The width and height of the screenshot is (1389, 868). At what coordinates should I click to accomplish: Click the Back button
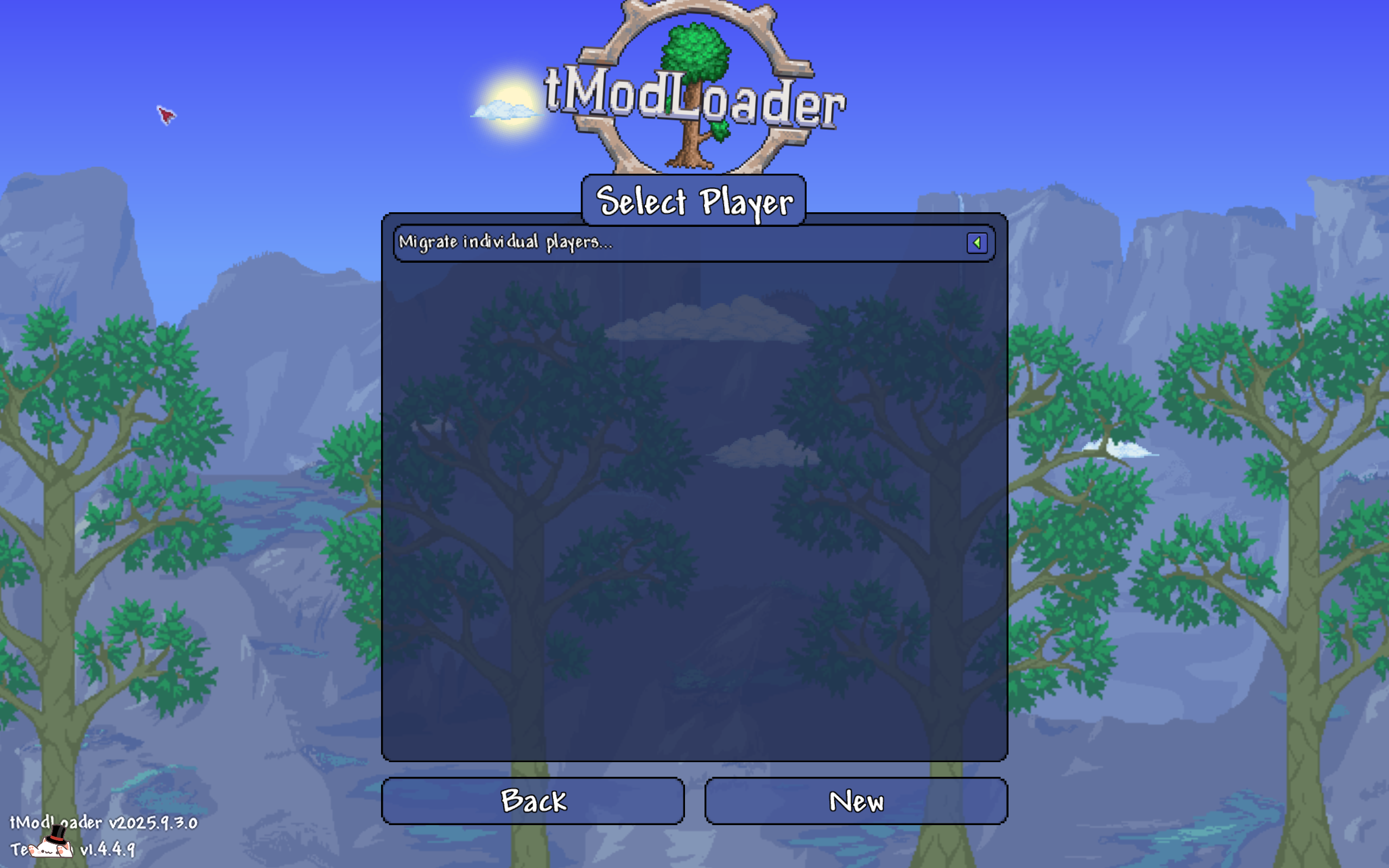[x=532, y=801]
